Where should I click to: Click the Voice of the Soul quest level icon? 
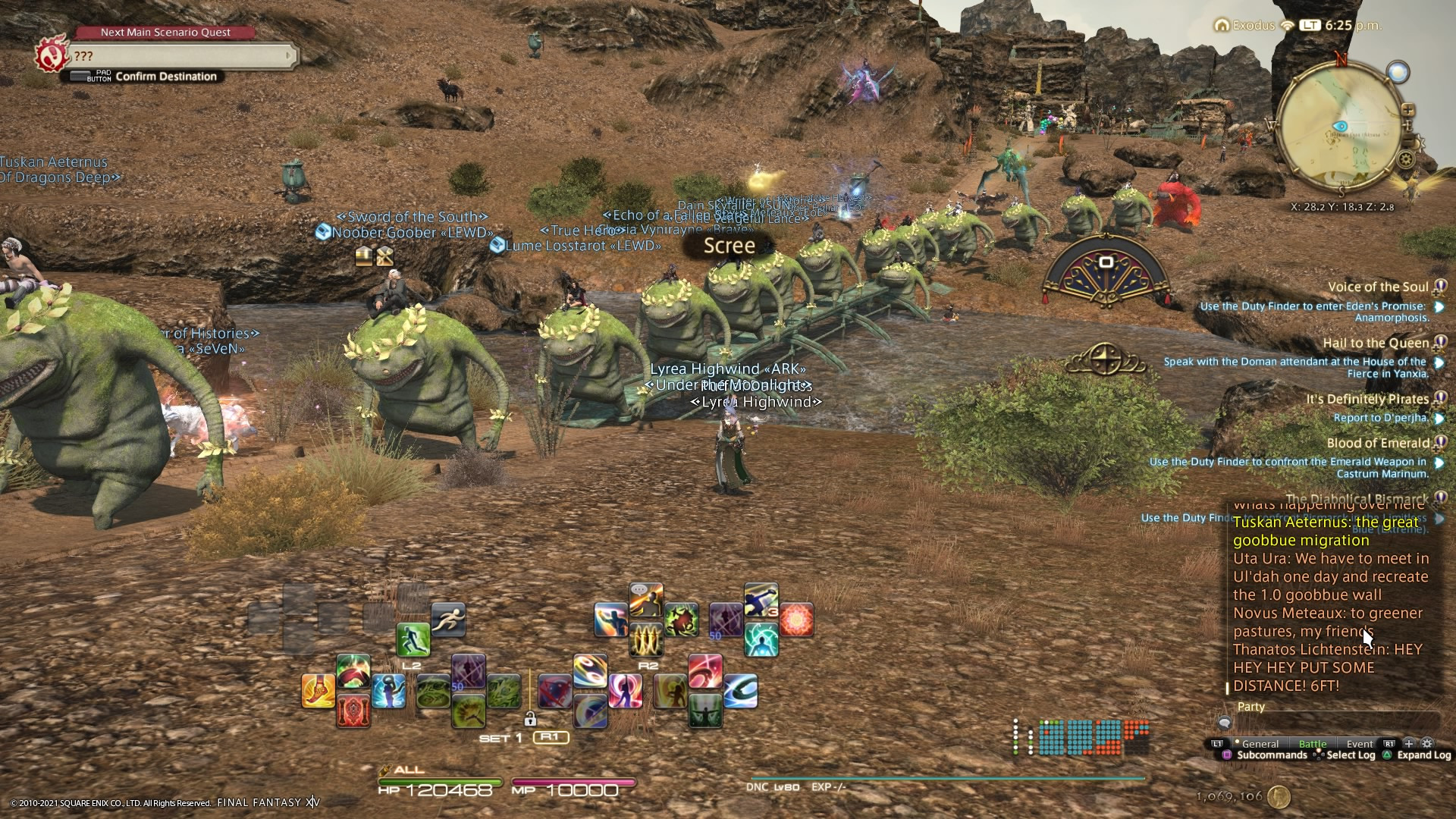tap(1440, 286)
